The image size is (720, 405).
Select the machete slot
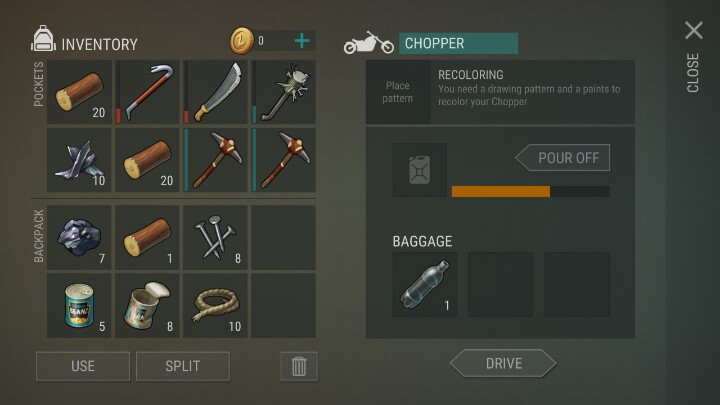point(216,92)
